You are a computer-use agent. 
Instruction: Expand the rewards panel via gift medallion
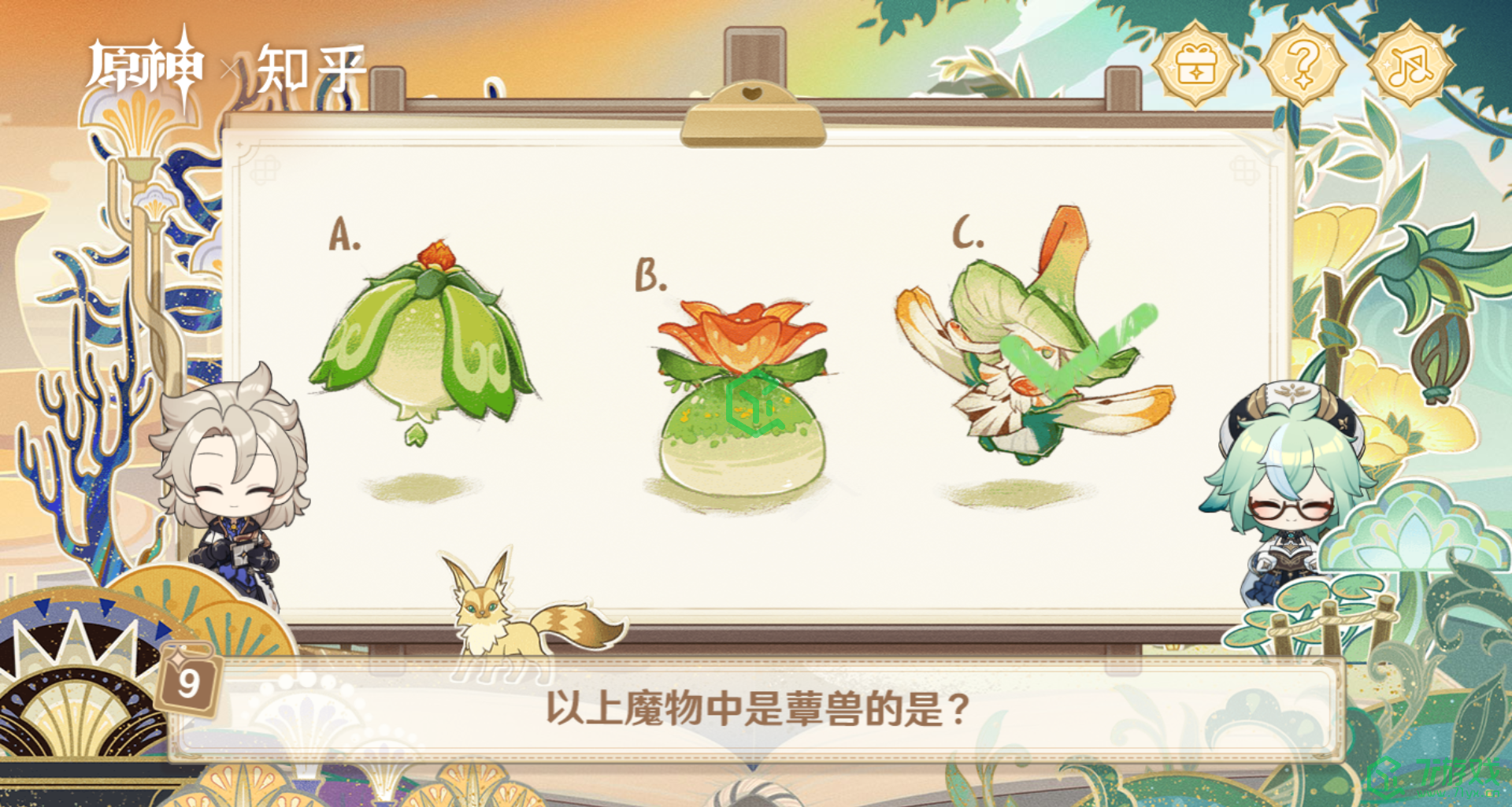pyautogui.click(x=1196, y=67)
